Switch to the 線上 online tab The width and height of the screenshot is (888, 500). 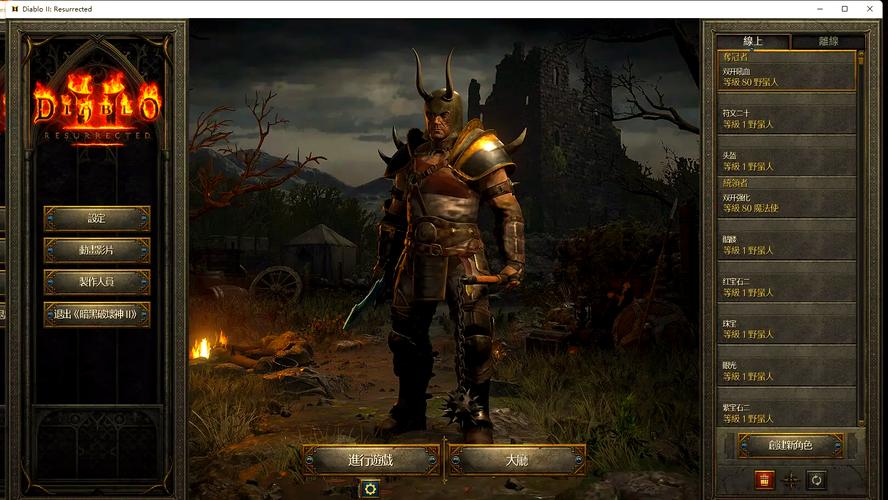pos(753,41)
